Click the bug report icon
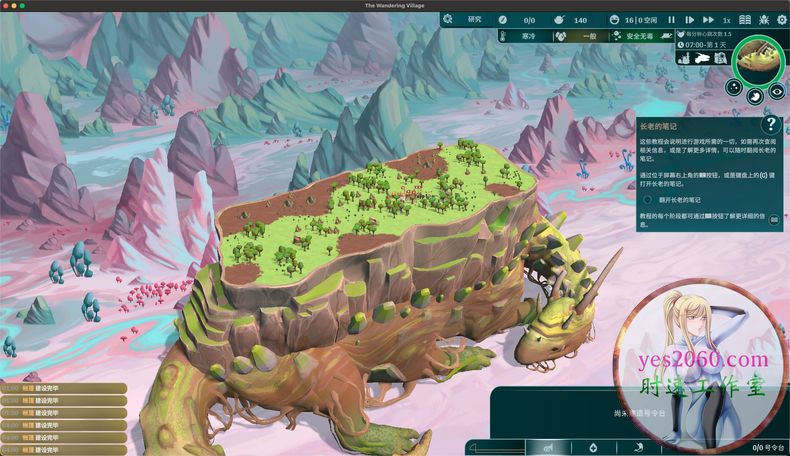 coord(761,19)
